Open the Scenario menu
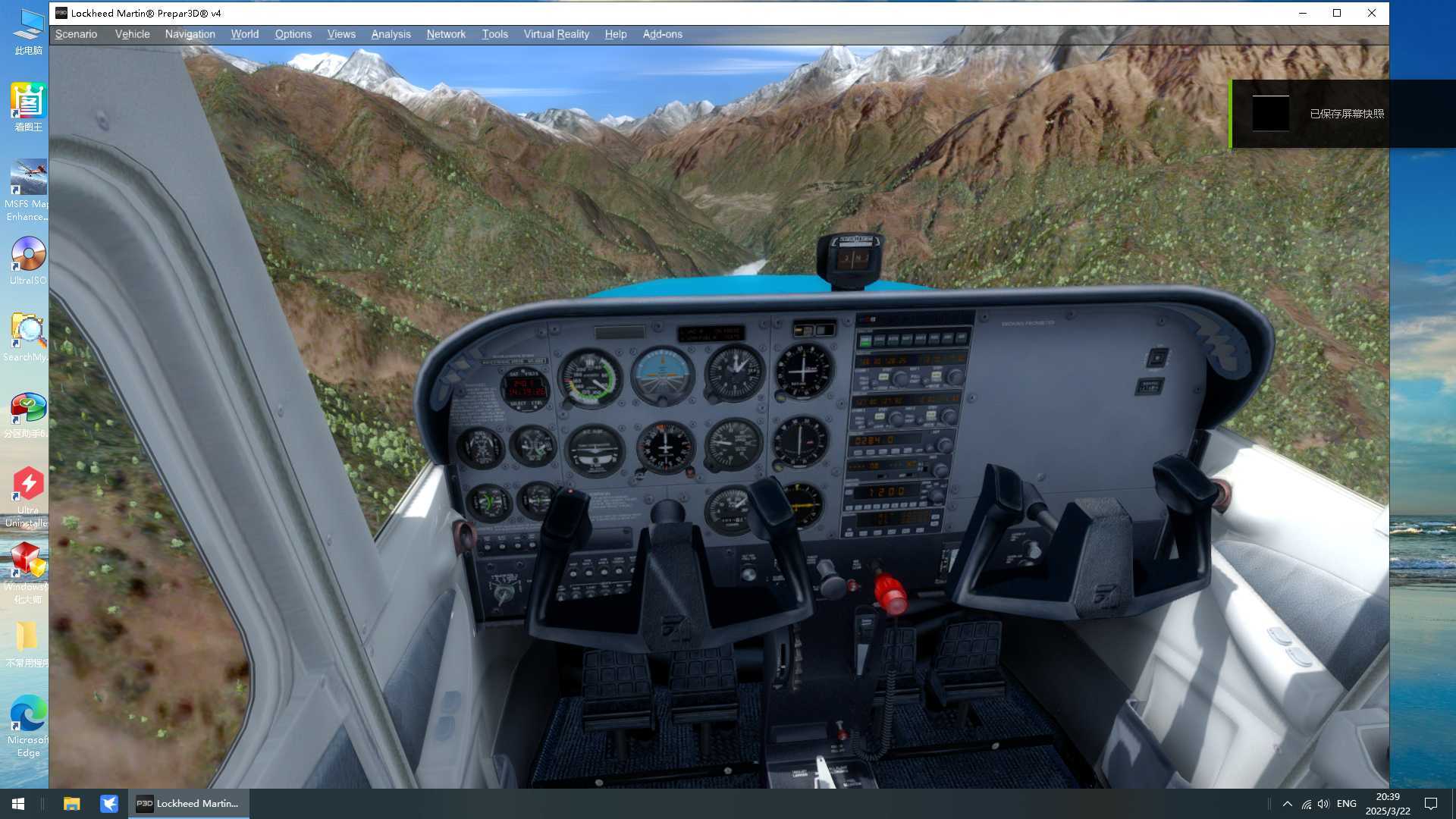Viewport: 1456px width, 819px height. point(76,34)
